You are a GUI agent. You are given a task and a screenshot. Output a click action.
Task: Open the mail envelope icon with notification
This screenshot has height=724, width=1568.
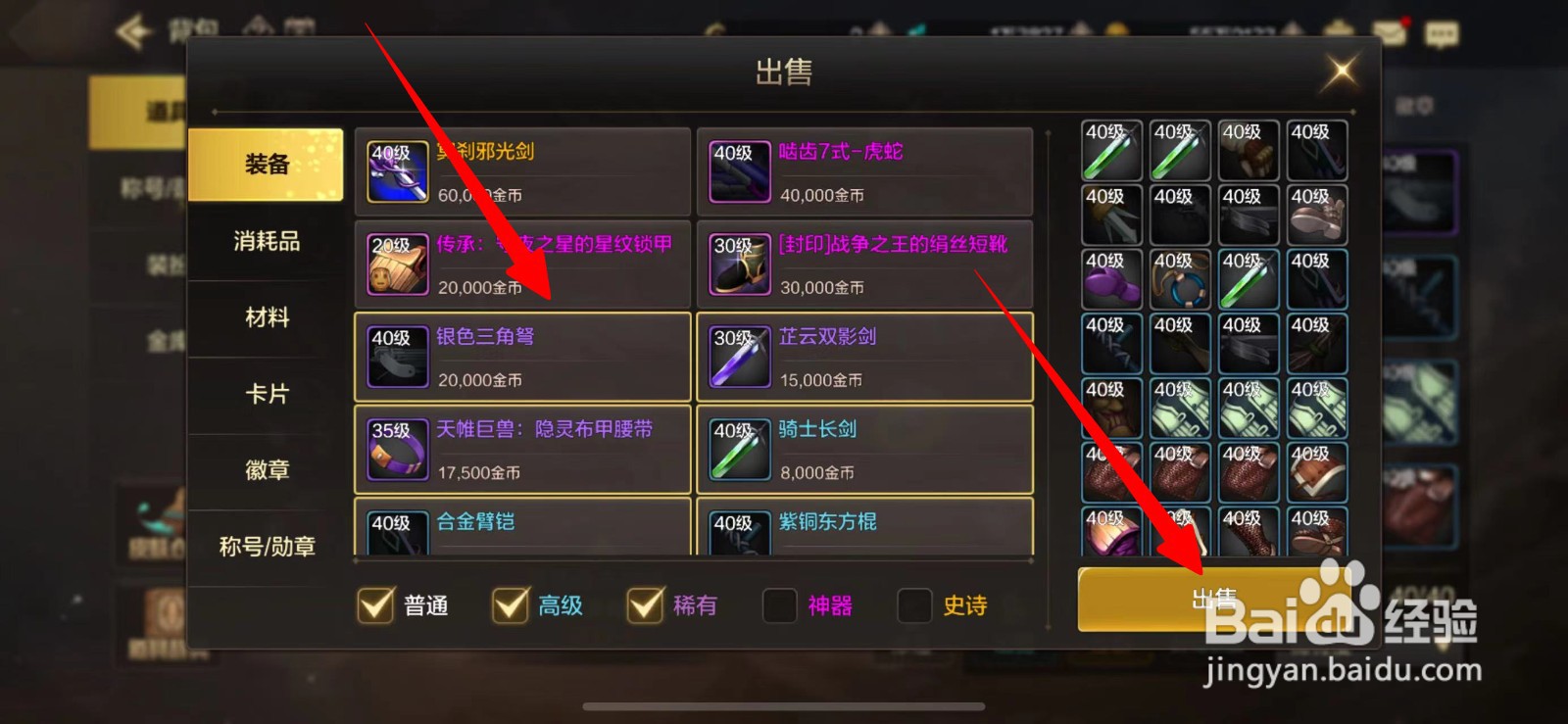point(1389,30)
